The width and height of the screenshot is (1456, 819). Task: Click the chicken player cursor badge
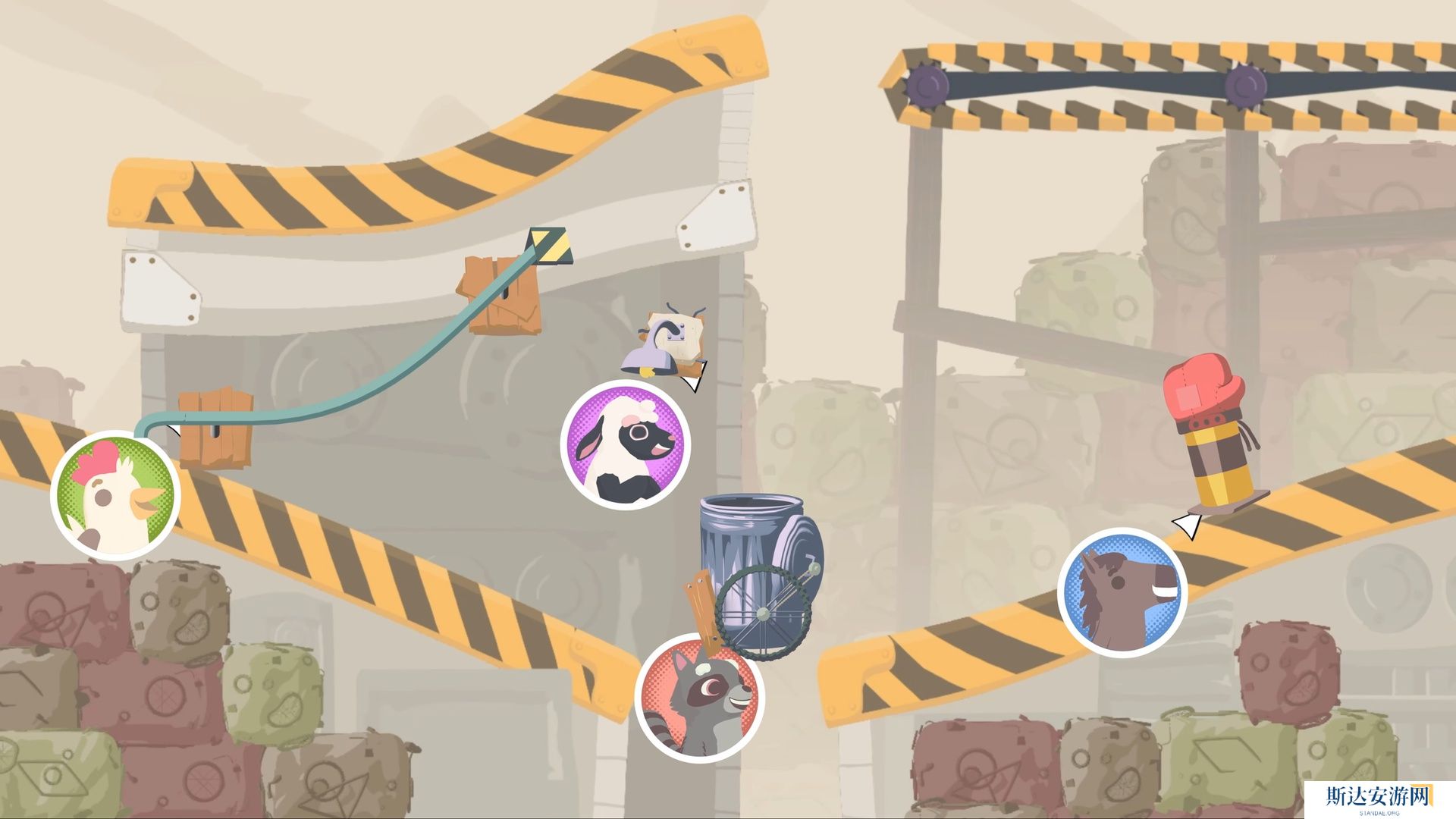pos(115,495)
